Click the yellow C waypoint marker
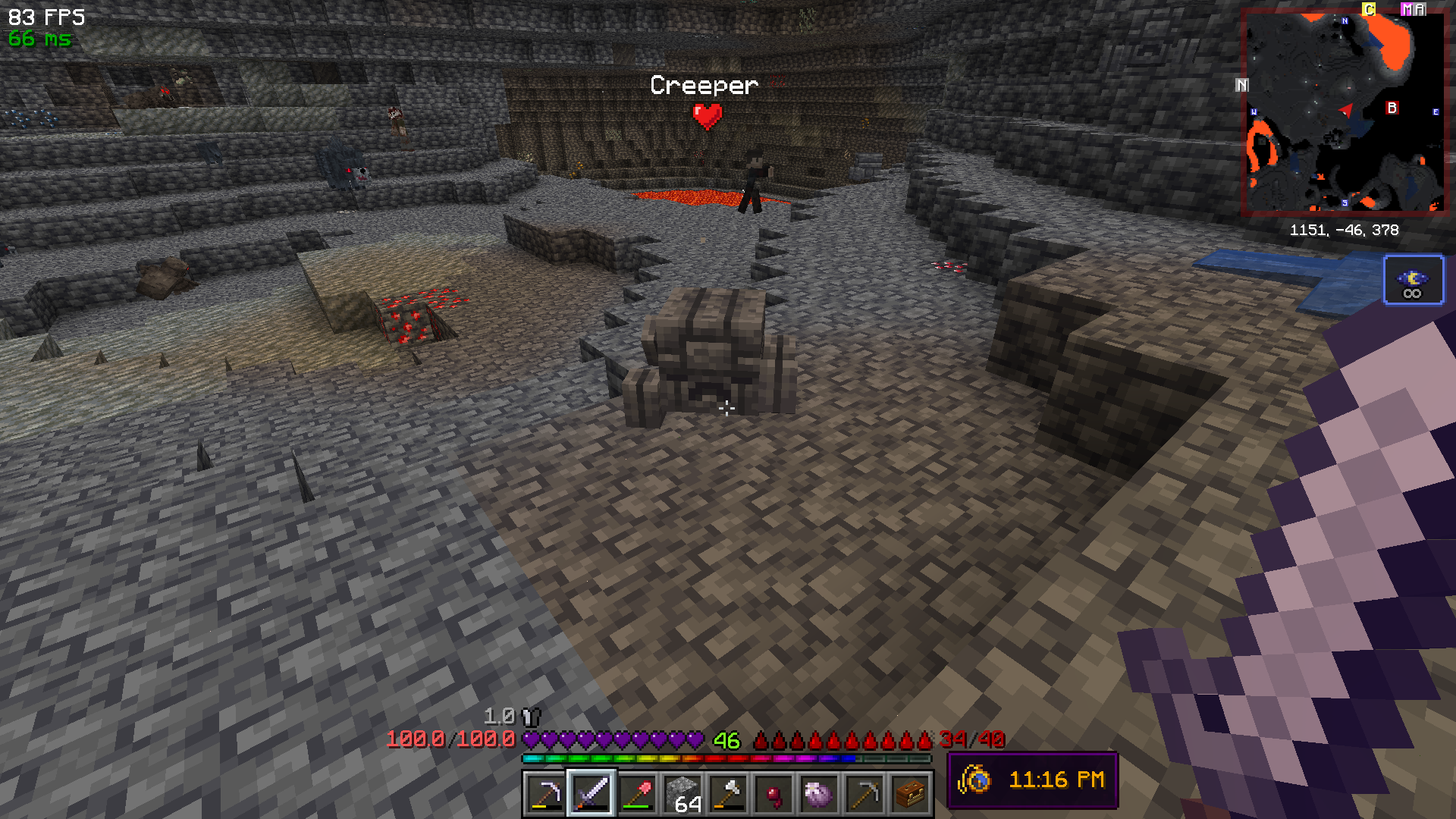The height and width of the screenshot is (819, 1456). point(1369,9)
